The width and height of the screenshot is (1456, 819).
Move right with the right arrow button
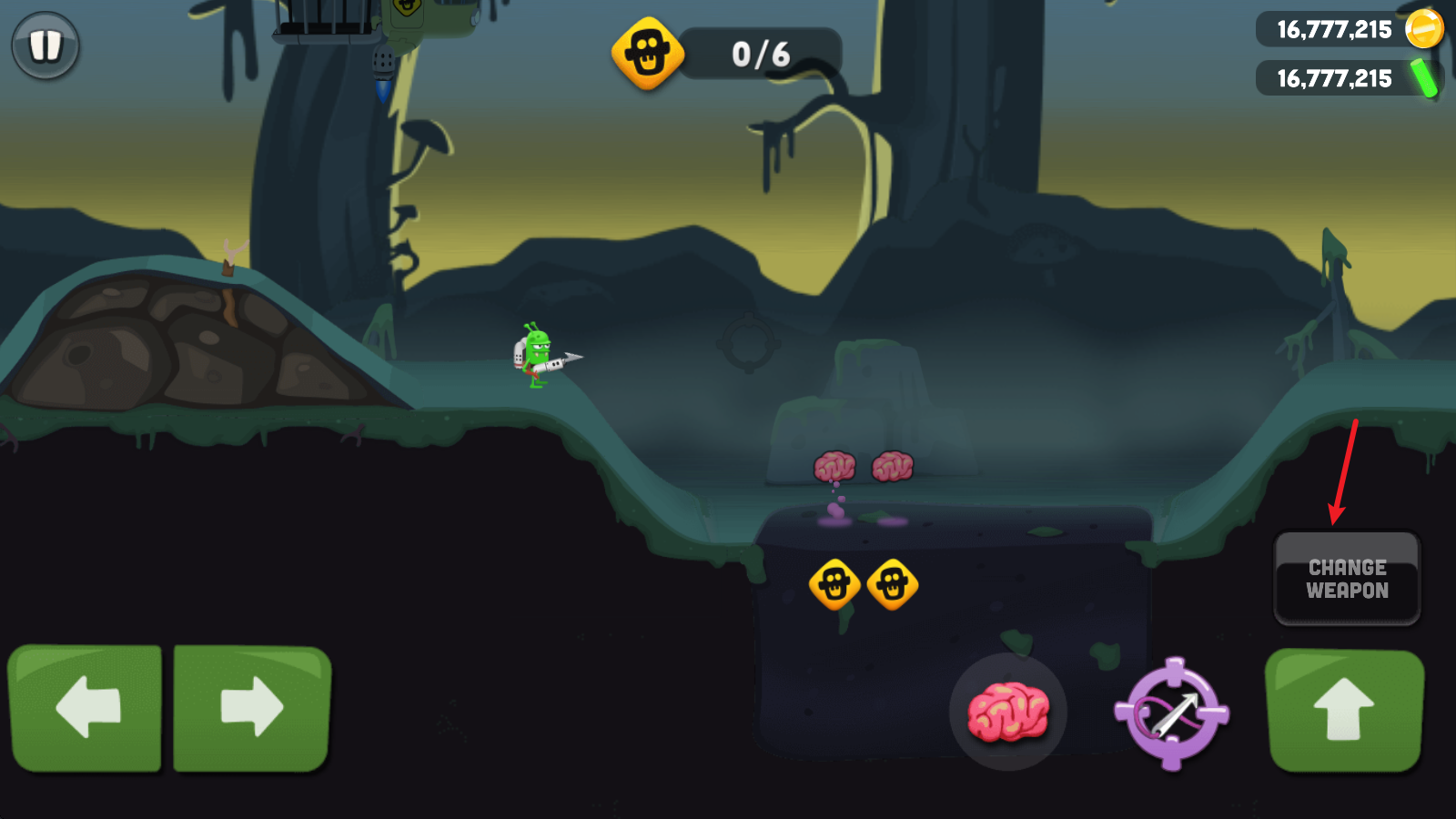click(x=252, y=708)
